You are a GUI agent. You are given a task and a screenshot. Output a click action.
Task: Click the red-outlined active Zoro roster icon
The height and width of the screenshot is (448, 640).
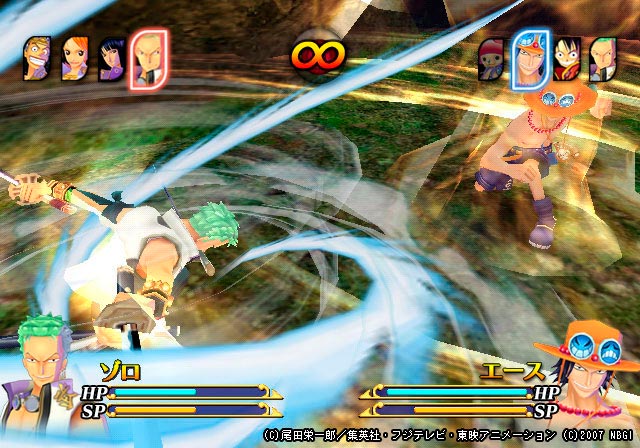tap(149, 58)
